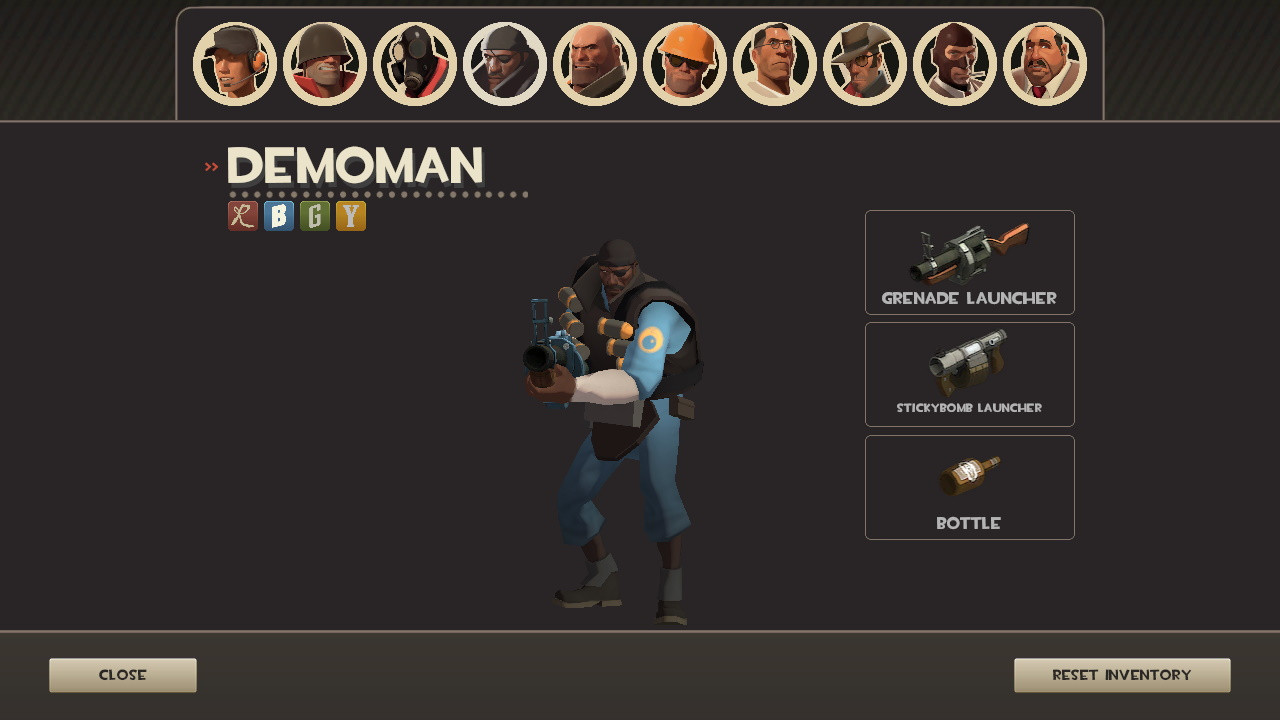Select the Sniper class portrait
This screenshot has height=720, width=1280.
(x=864, y=64)
